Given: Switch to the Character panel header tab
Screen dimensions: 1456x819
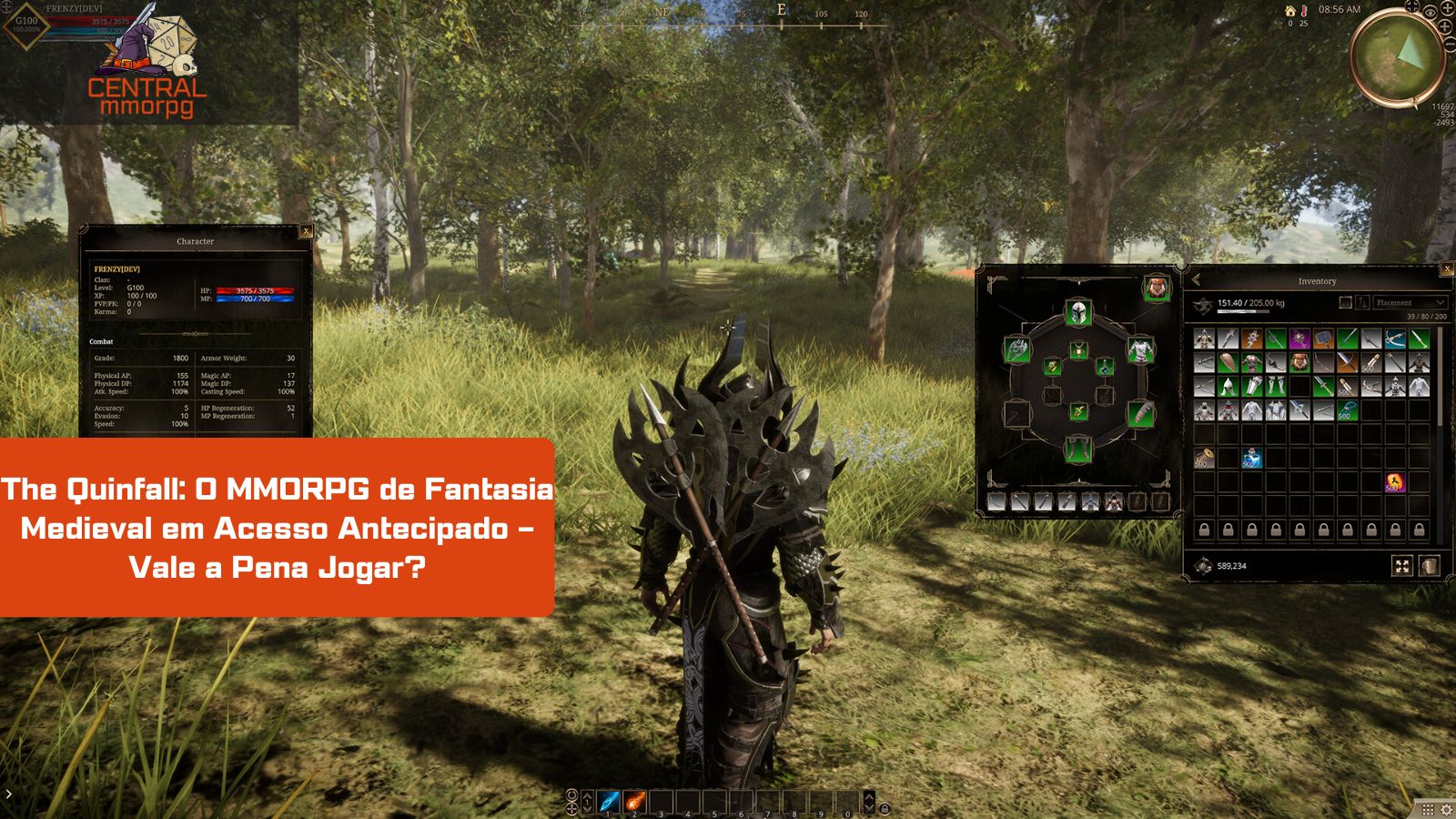Looking at the screenshot, I should pos(196,241).
